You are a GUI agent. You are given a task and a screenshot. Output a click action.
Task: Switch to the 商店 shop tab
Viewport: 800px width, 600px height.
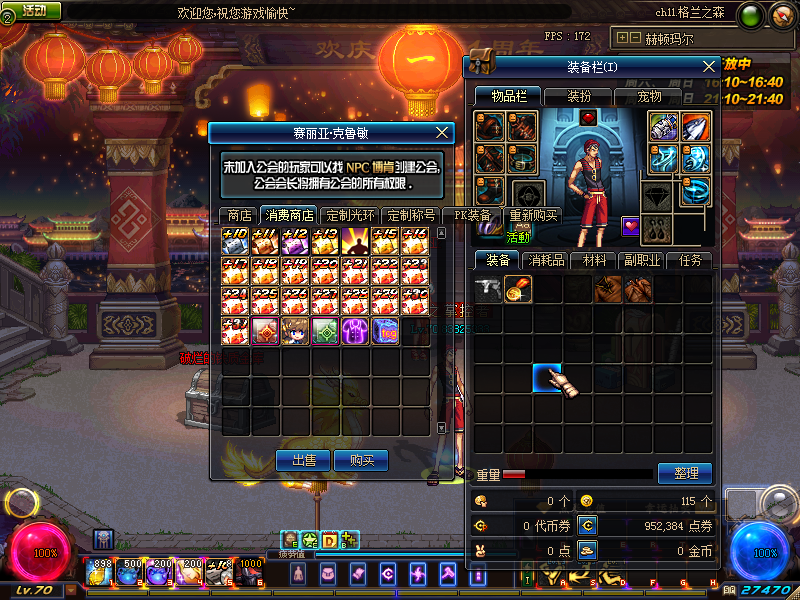point(239,215)
